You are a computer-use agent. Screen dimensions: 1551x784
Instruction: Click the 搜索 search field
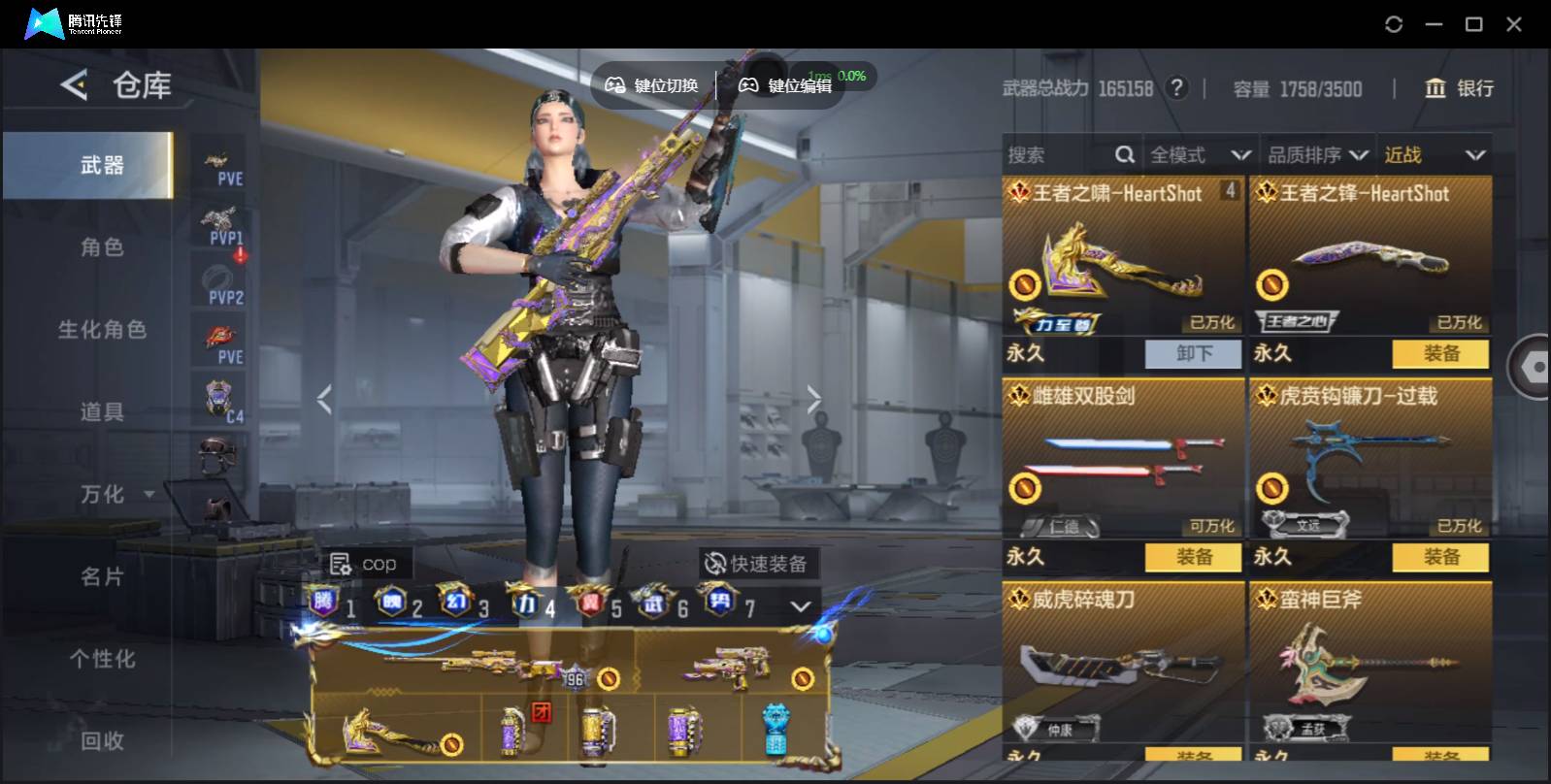click(1058, 155)
